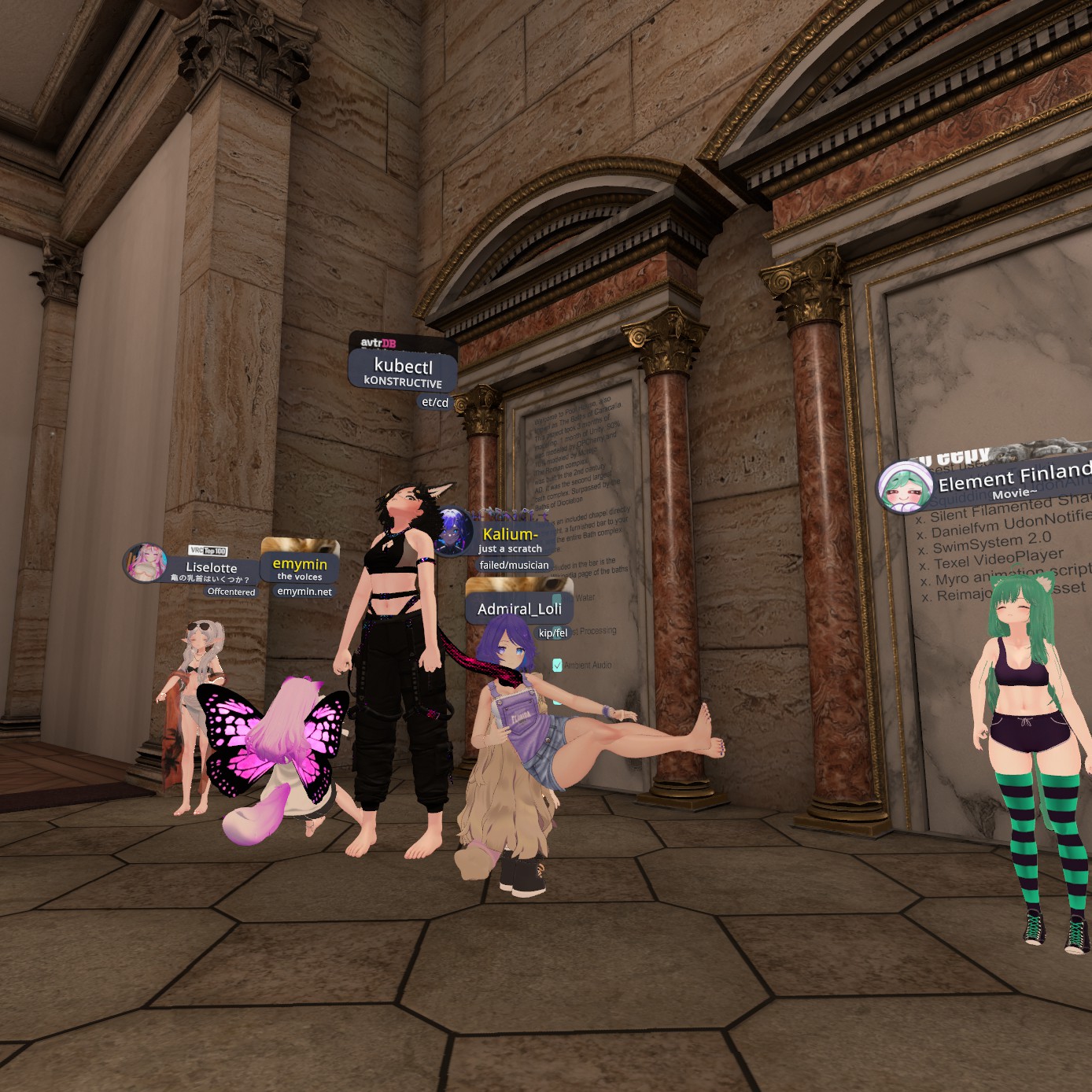Click Element Finland's green-haired profile icon

tap(903, 488)
